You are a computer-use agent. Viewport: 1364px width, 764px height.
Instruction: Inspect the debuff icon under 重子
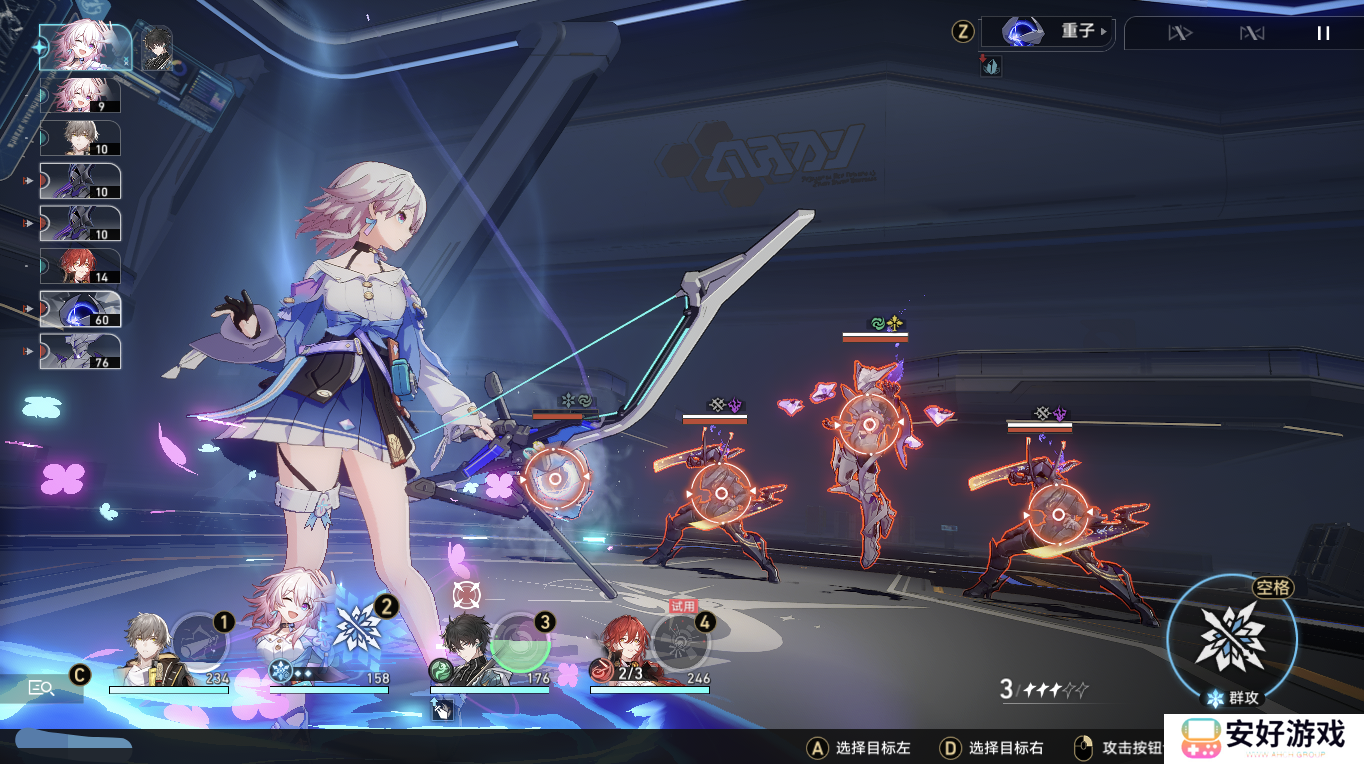991,66
